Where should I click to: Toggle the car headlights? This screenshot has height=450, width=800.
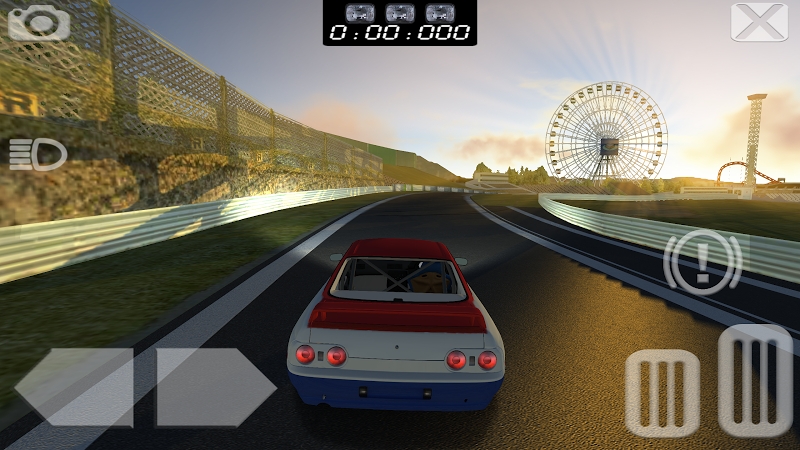point(38,154)
